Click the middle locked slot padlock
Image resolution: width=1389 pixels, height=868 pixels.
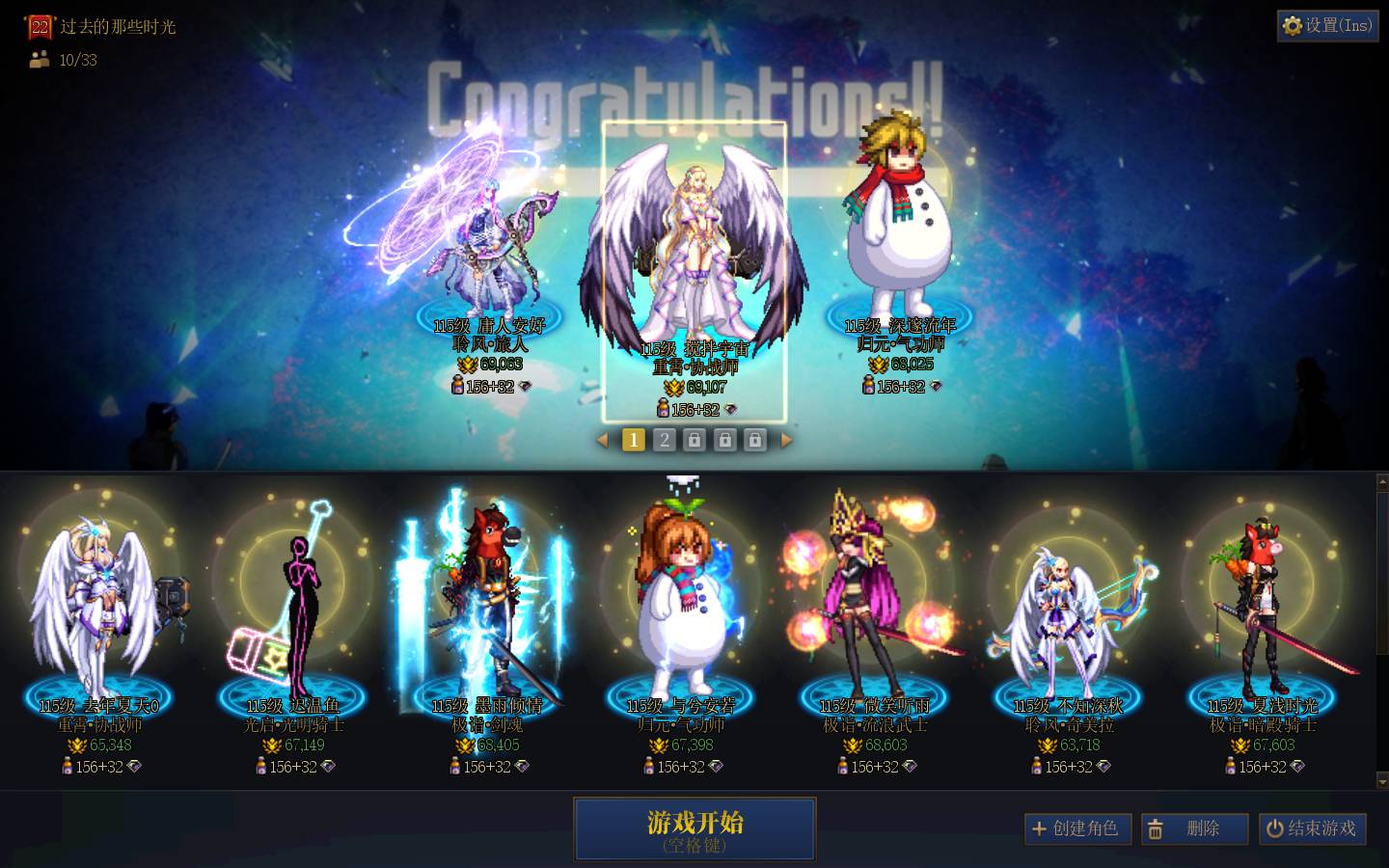click(725, 440)
